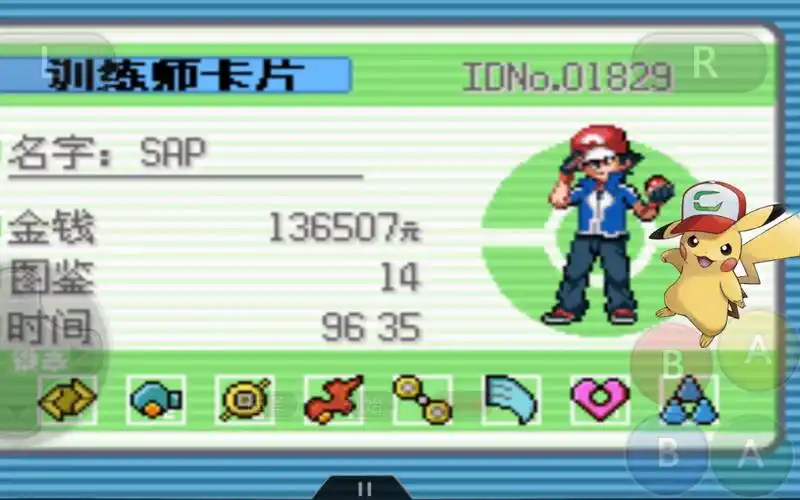Screen dimensions: 800x500
Task: Tap the R shoulder button overlay
Action: pos(704,62)
